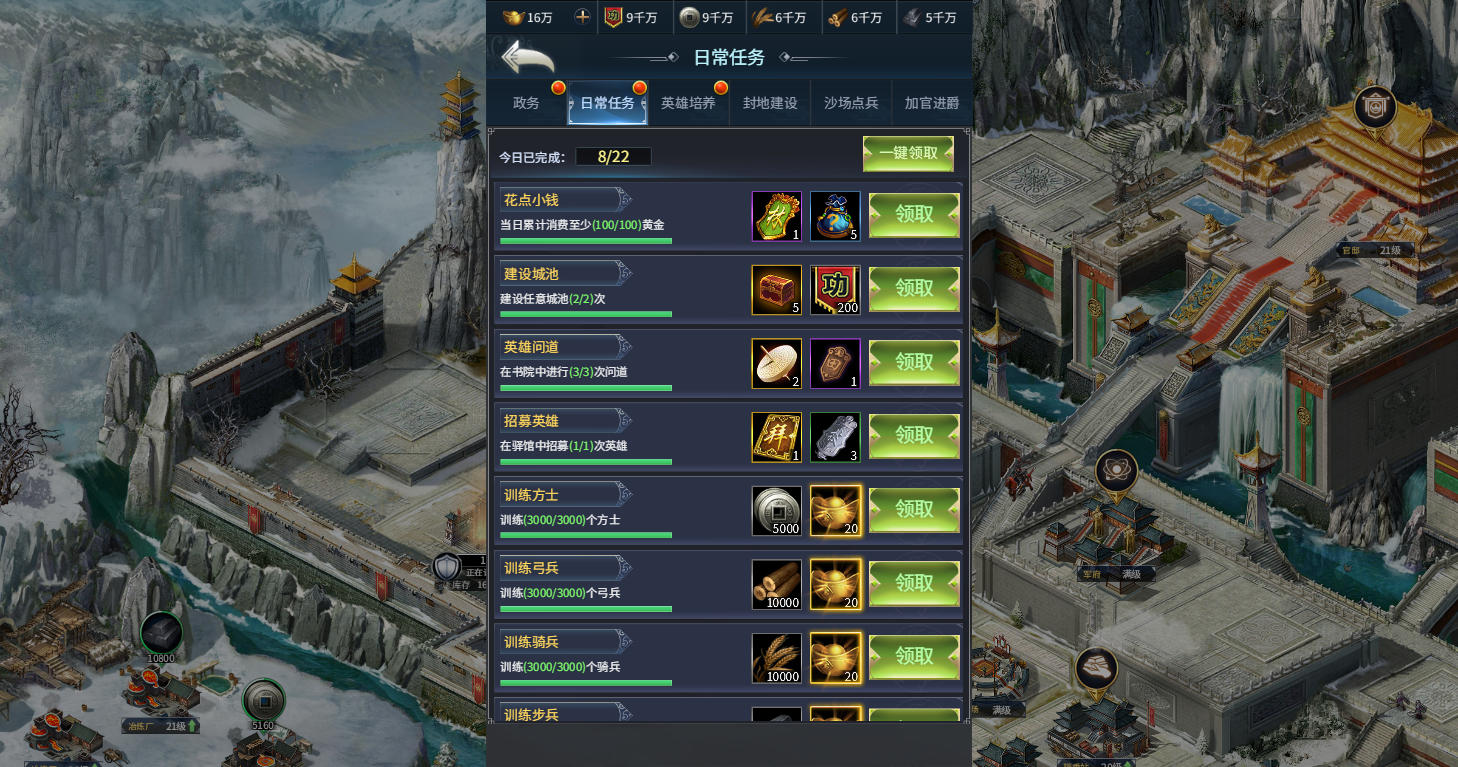The height and width of the screenshot is (767, 1458).
Task: Switch to the 政务 tab
Action: click(526, 103)
